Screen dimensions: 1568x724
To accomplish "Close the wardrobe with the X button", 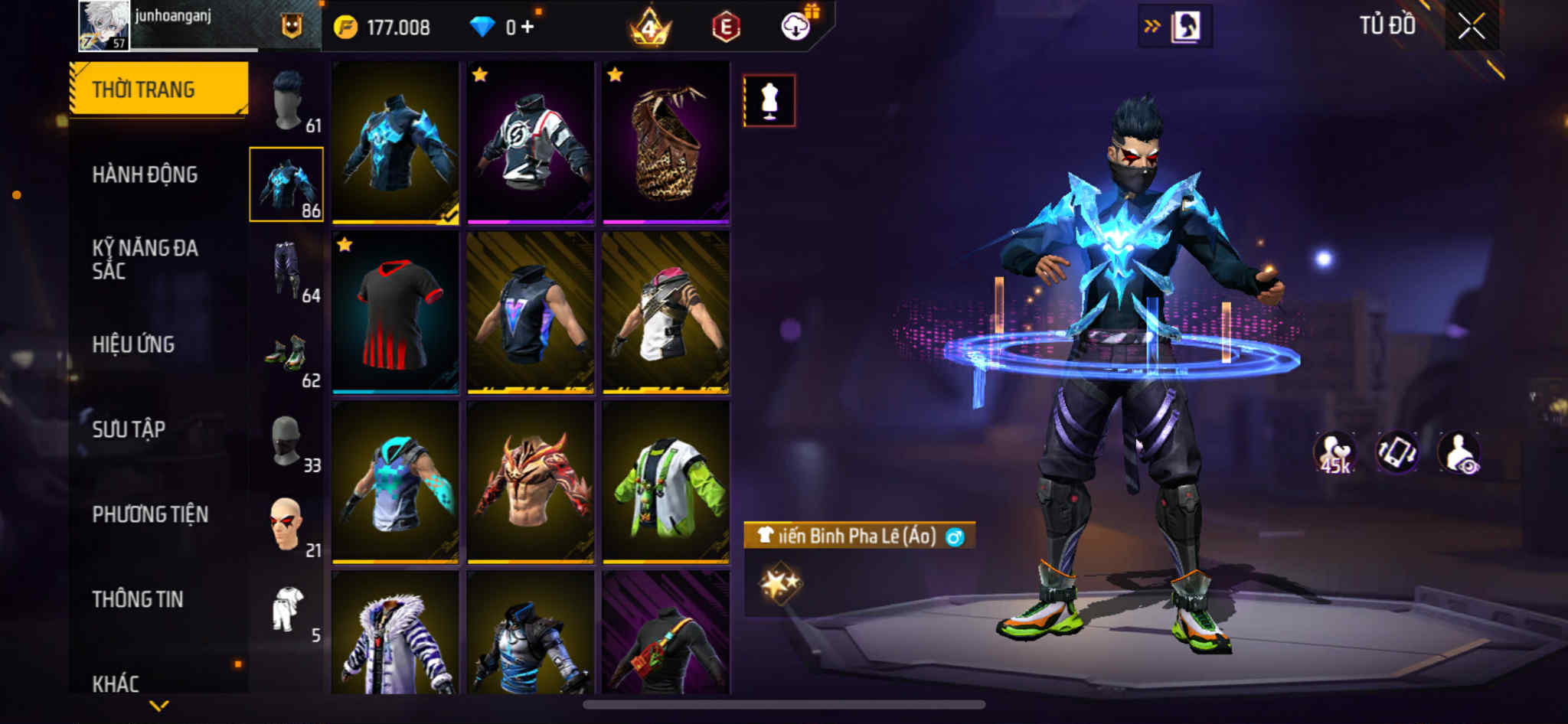I will point(1471,27).
